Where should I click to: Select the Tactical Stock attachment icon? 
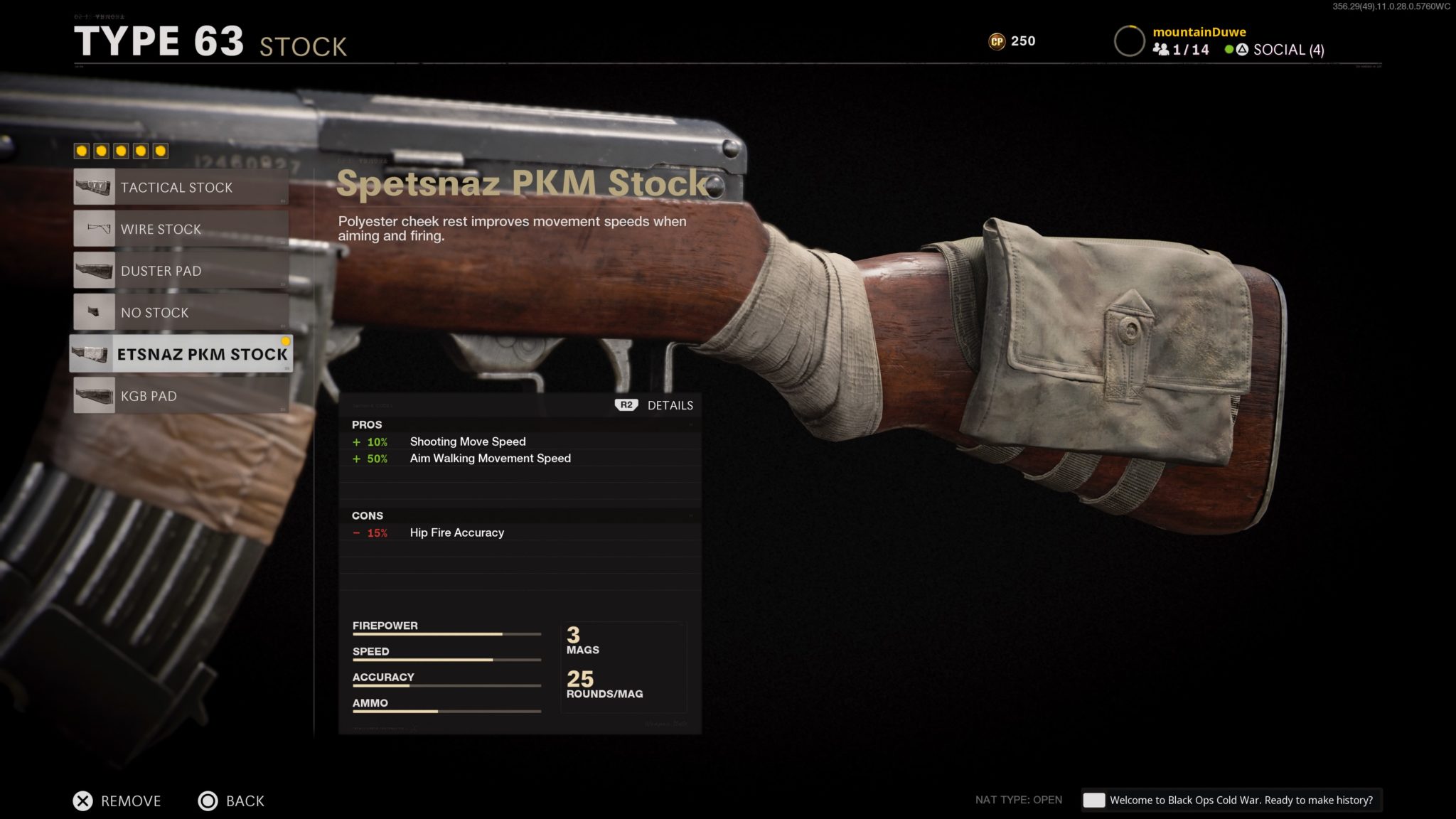pos(93,187)
